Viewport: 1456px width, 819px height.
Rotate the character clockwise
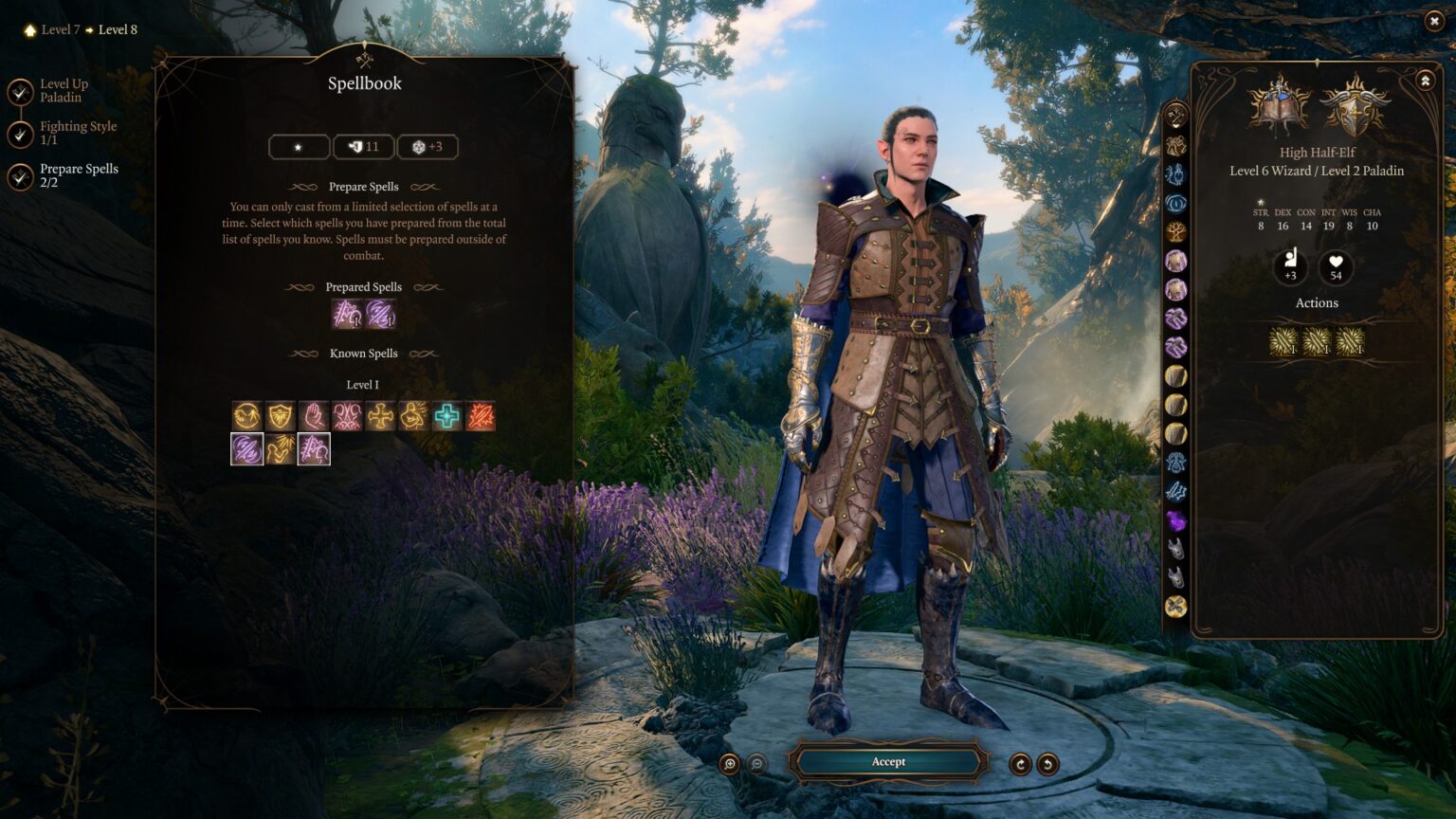1020,764
